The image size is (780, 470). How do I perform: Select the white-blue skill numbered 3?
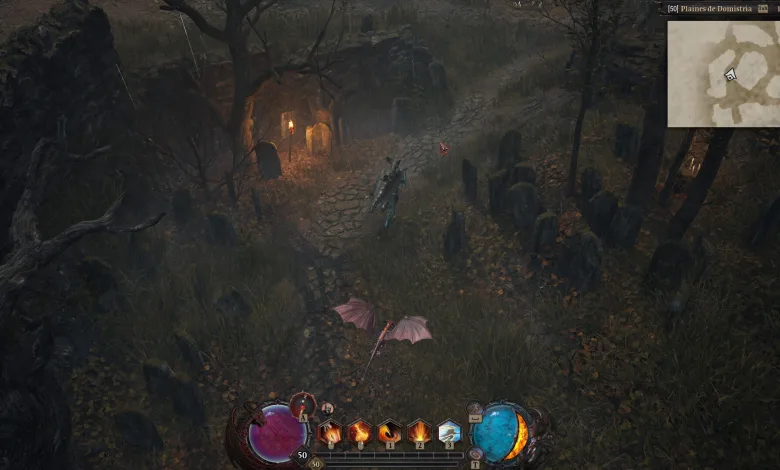449,434
